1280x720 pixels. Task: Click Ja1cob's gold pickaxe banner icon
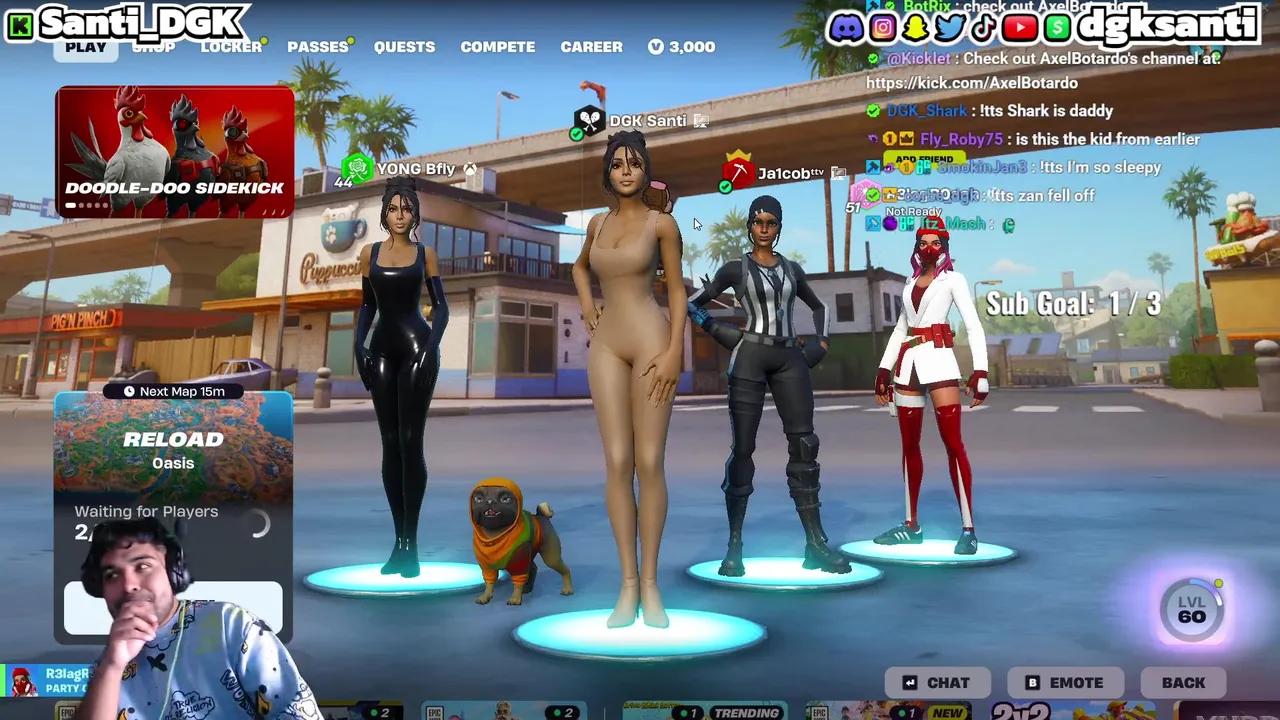coord(737,173)
